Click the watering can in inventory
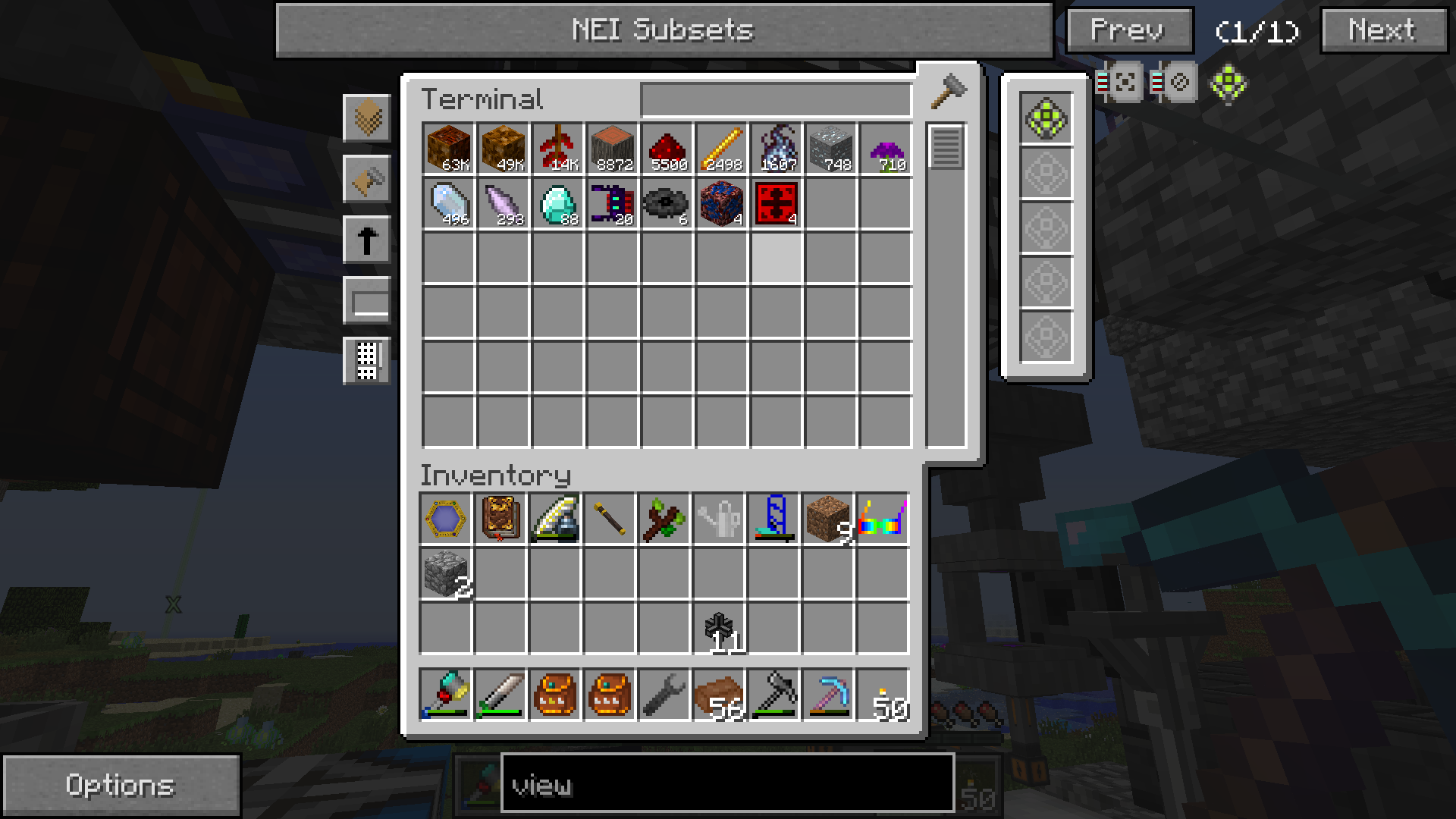The image size is (1456, 819). tap(719, 519)
